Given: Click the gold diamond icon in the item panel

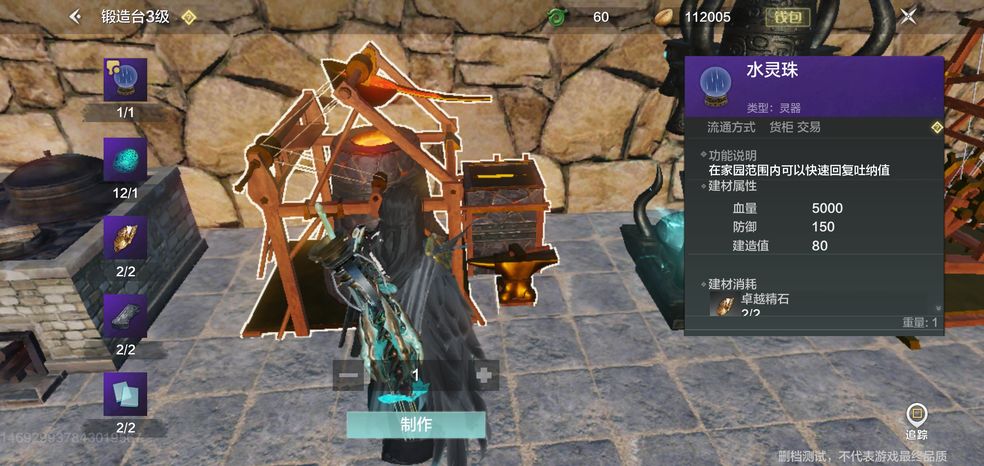Looking at the screenshot, I should click(x=936, y=128).
